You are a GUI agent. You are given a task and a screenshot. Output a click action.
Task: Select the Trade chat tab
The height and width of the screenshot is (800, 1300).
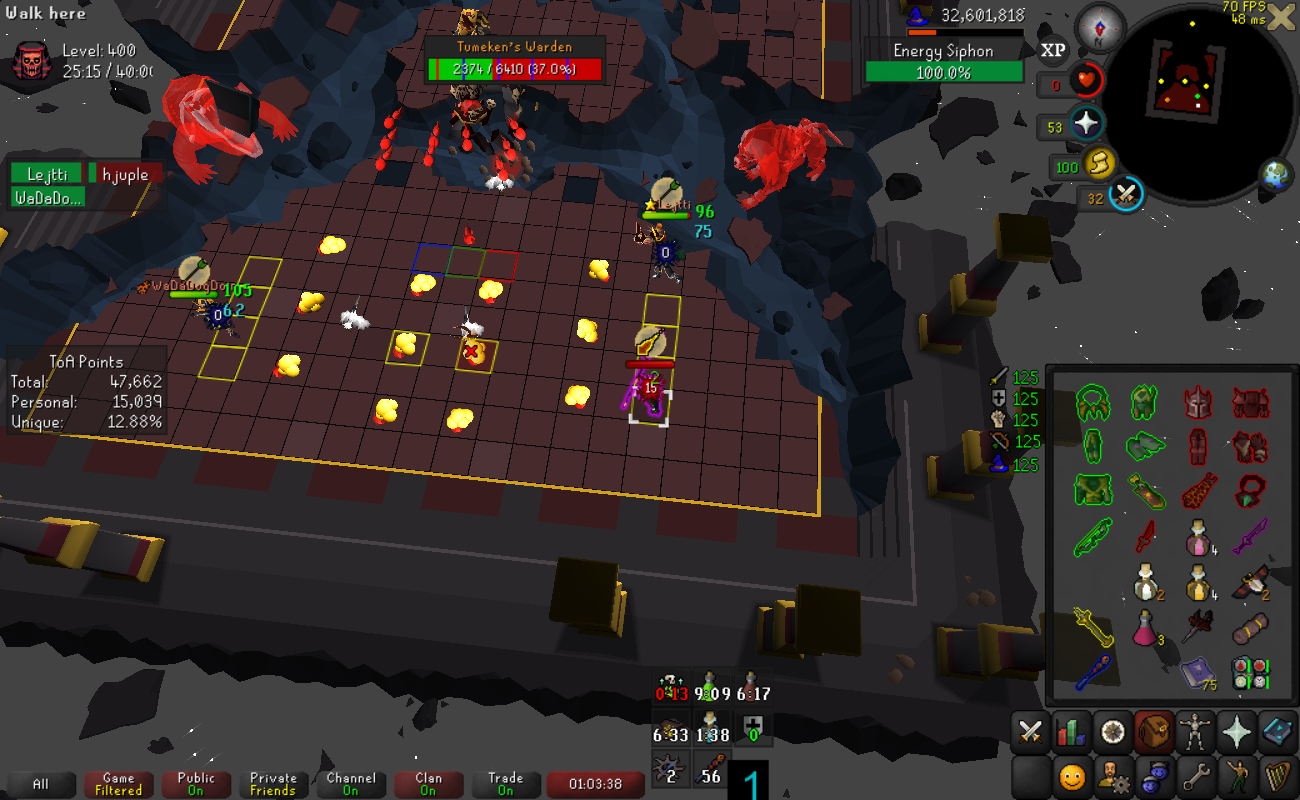pyautogui.click(x=505, y=784)
